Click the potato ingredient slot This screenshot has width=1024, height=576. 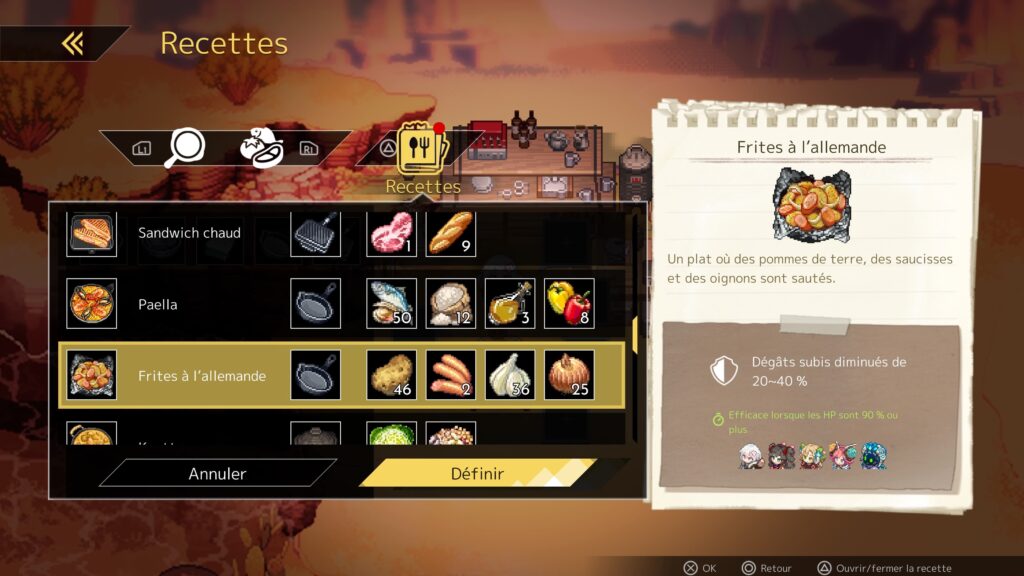tap(391, 375)
